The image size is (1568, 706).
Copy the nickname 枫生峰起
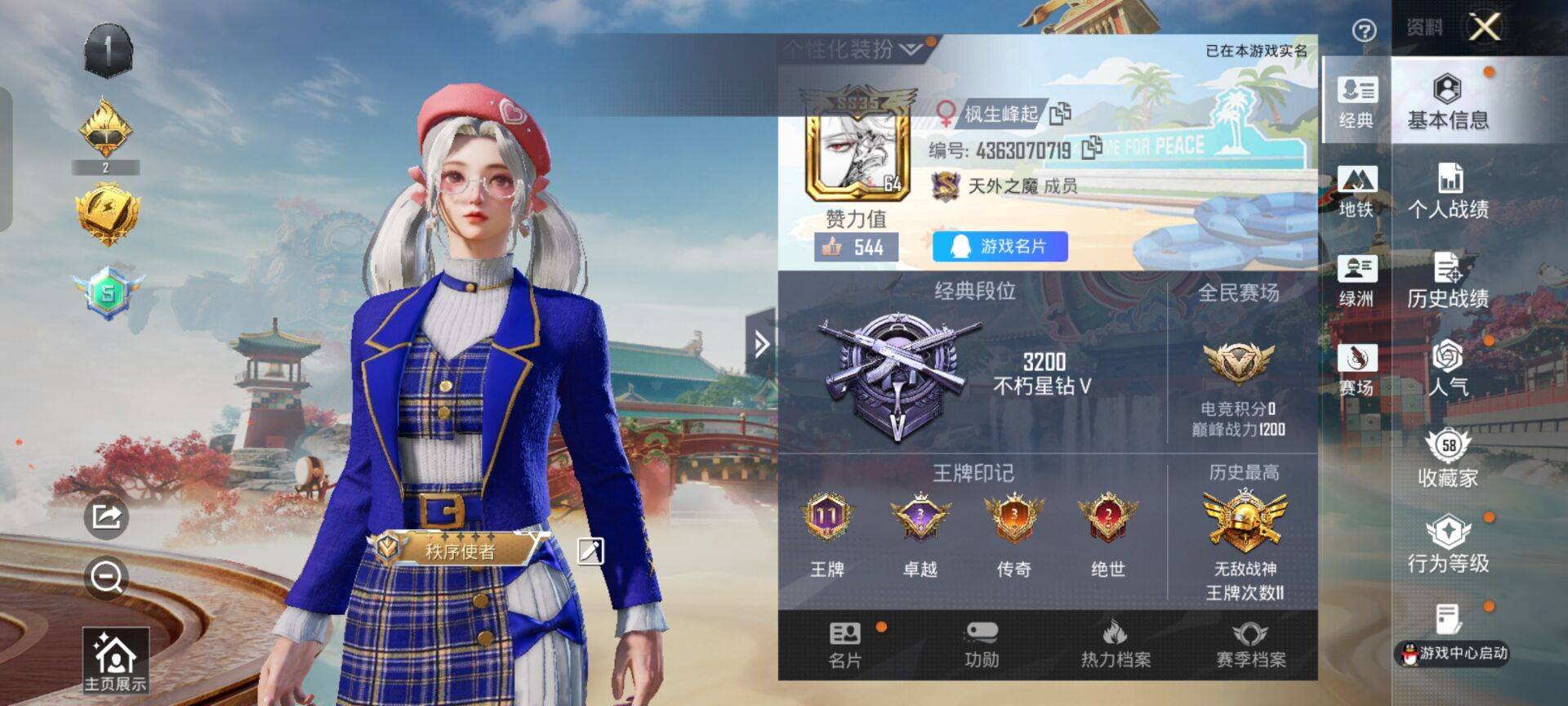click(x=1058, y=114)
